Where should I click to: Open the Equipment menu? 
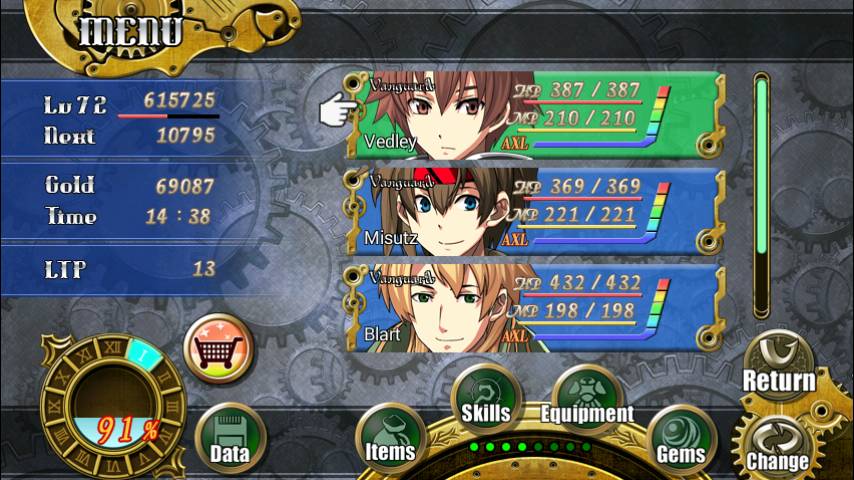587,397
